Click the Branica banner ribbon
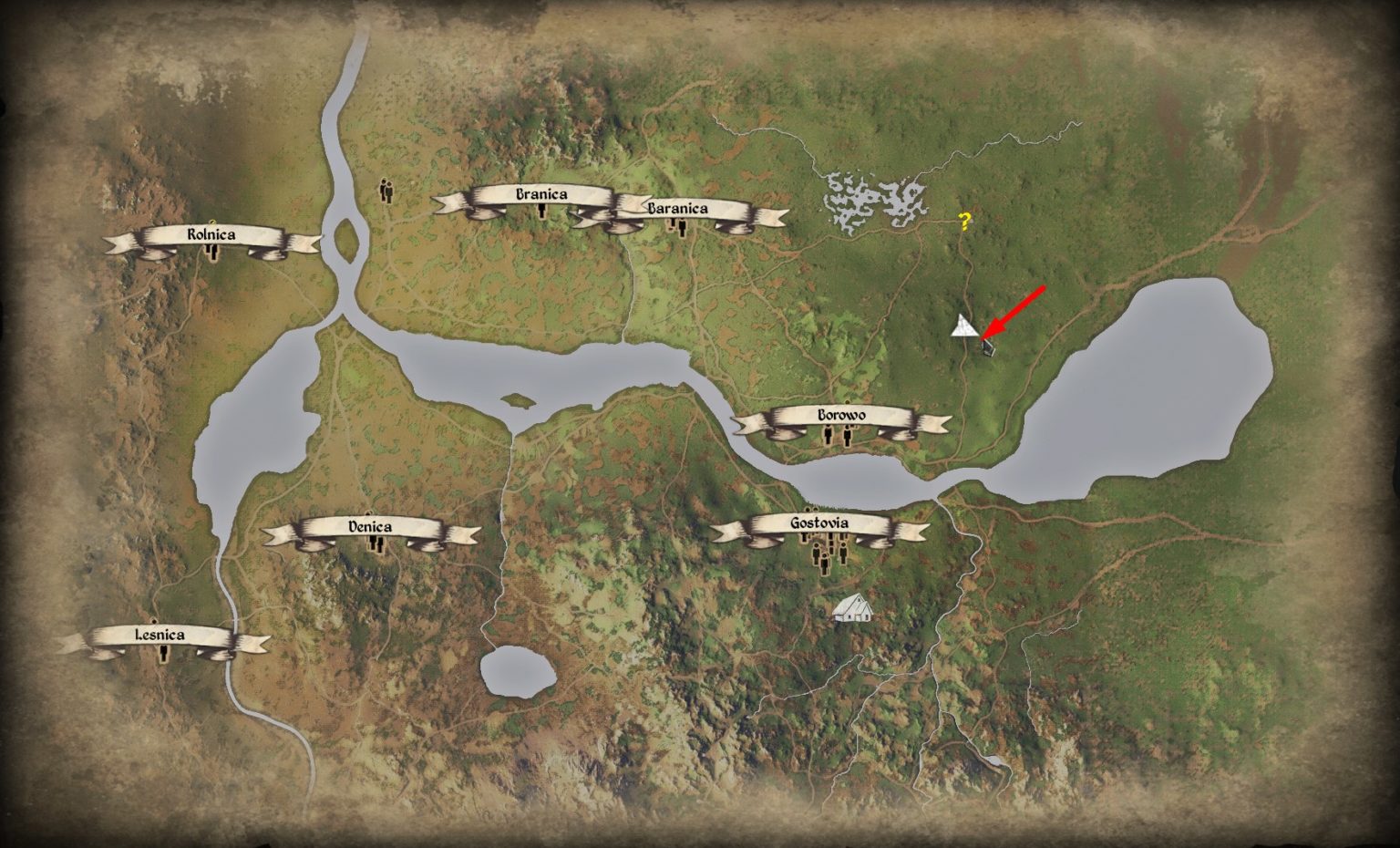The width and height of the screenshot is (1400, 848). pyautogui.click(x=543, y=193)
